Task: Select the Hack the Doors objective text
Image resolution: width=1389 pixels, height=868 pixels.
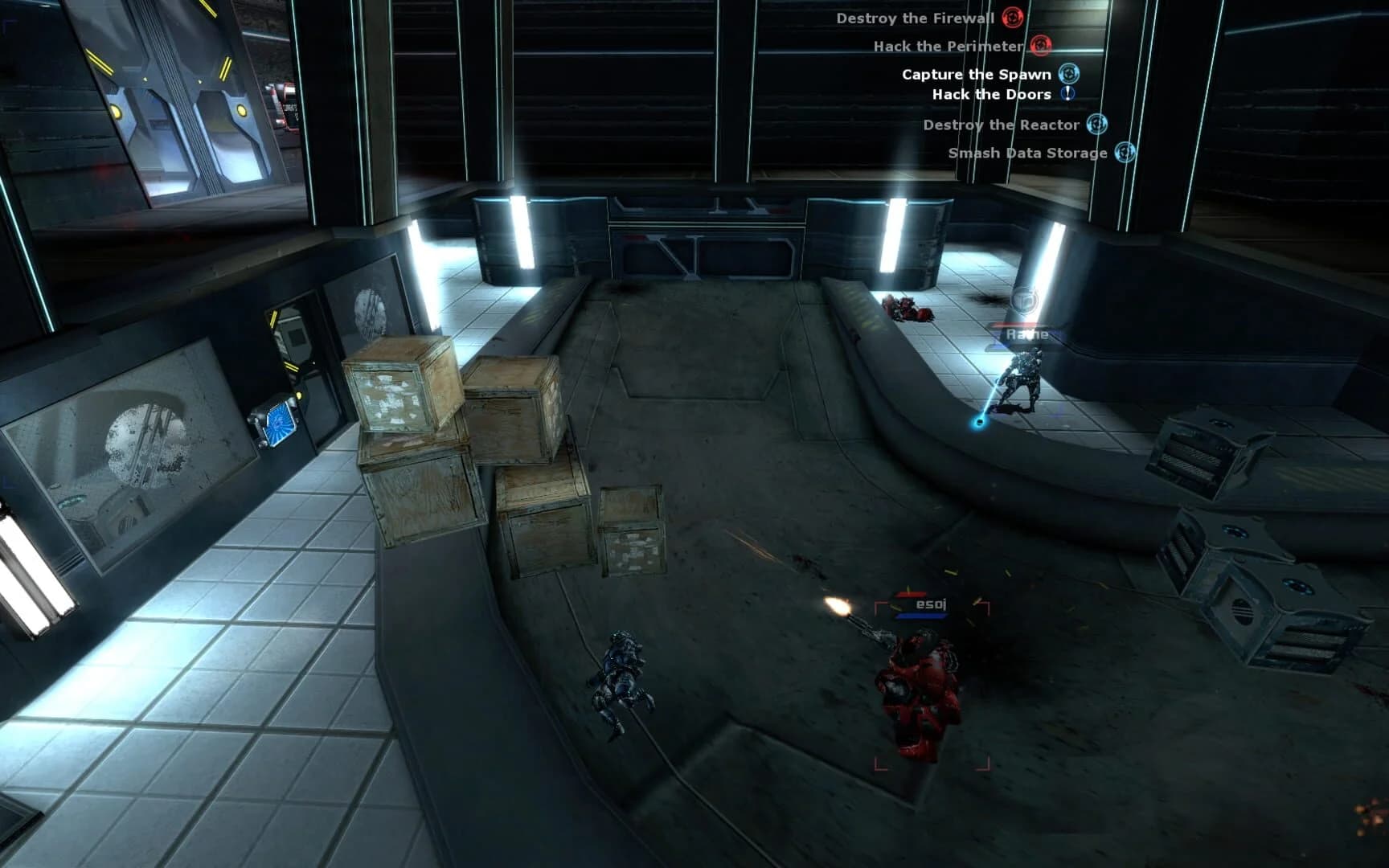Action: pos(991,94)
